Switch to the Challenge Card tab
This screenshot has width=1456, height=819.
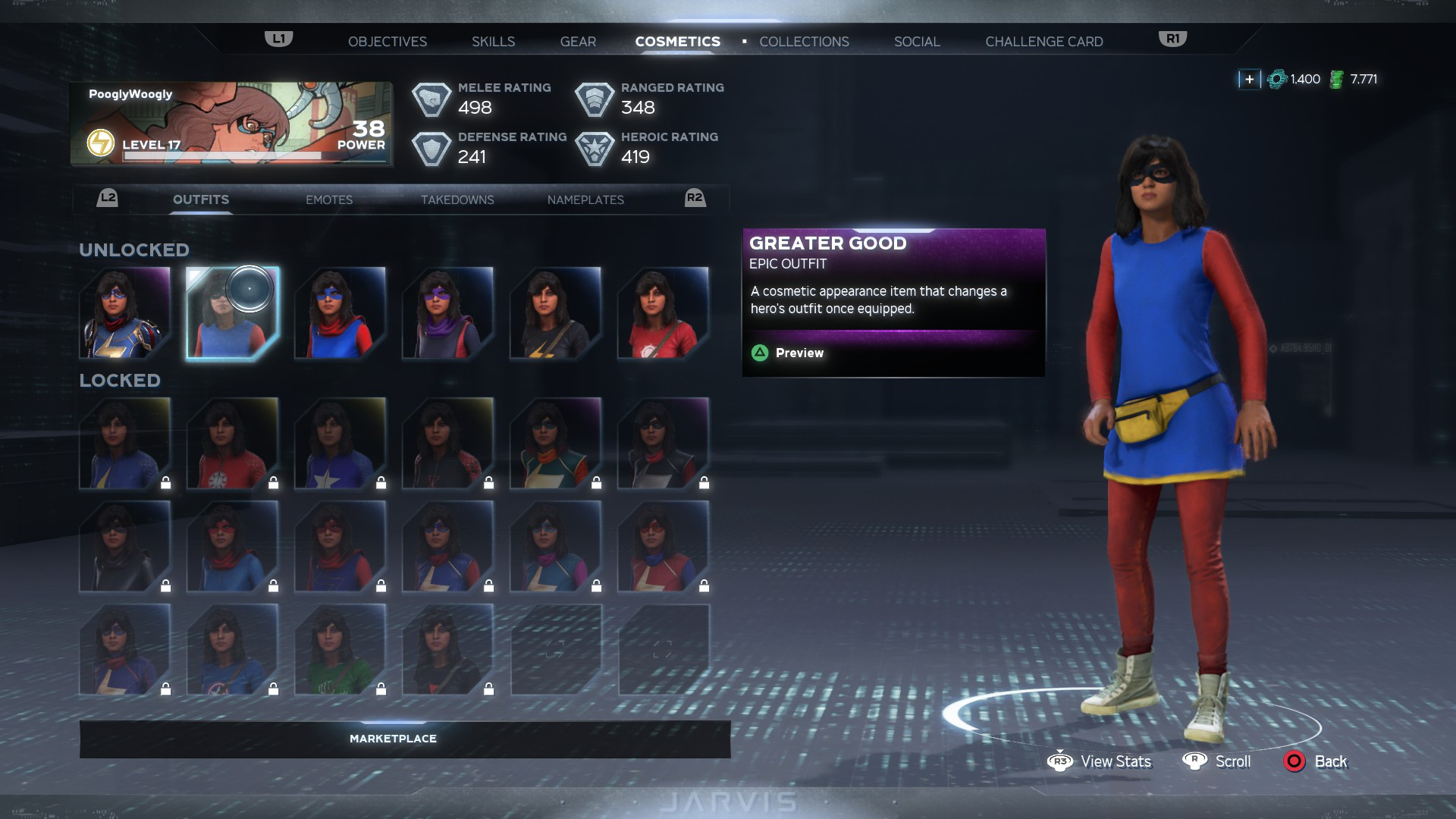(1043, 42)
